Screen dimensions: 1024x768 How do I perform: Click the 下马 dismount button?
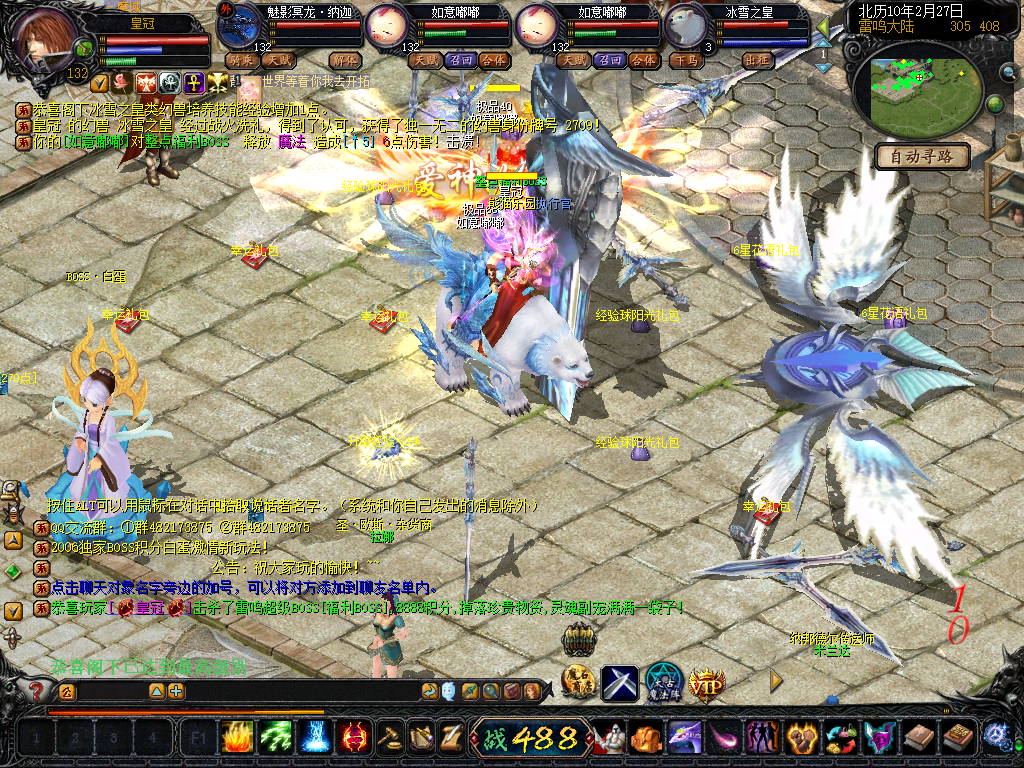686,60
